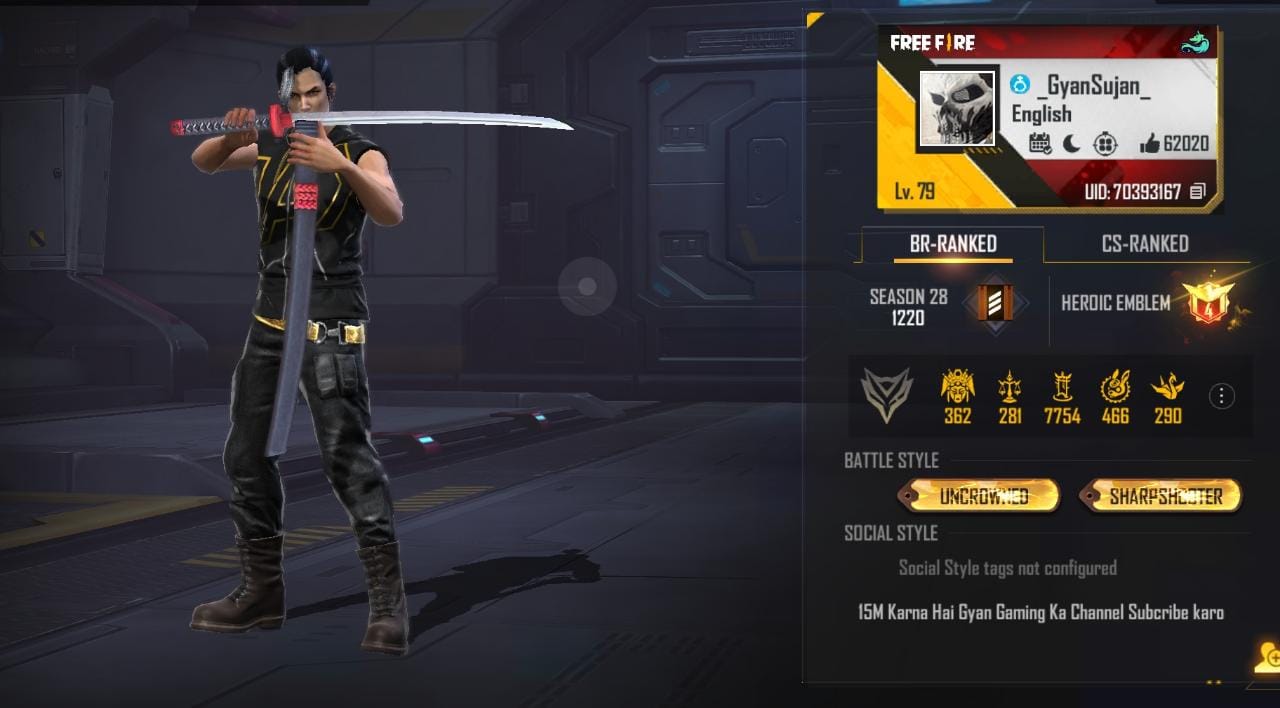1280x708 pixels.
Task: Click the calendar check icon
Action: [x=1040, y=144]
